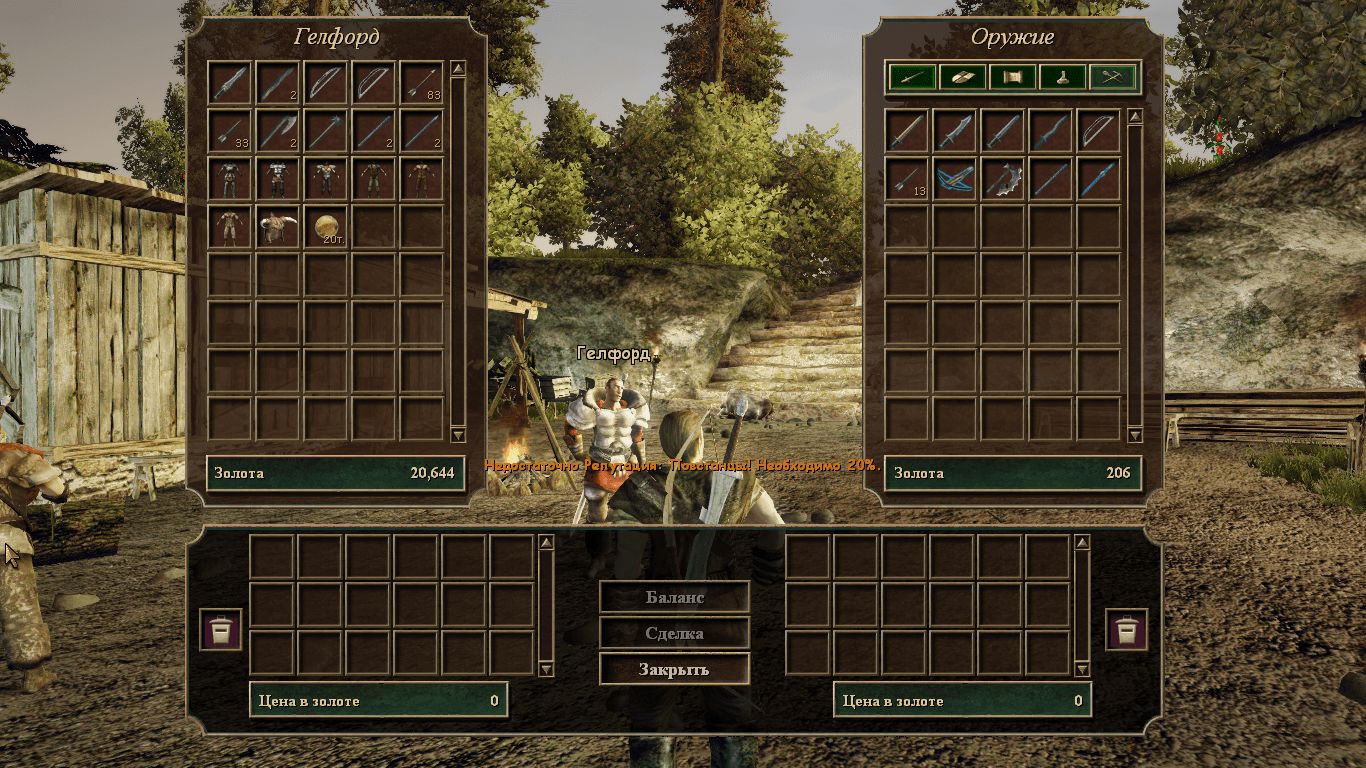Take the gold nugget marked 20т.

(326, 226)
